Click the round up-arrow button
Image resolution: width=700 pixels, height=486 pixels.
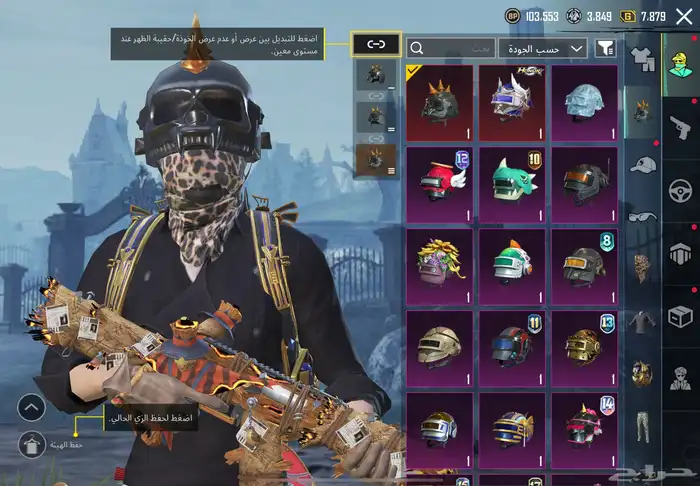click(32, 408)
